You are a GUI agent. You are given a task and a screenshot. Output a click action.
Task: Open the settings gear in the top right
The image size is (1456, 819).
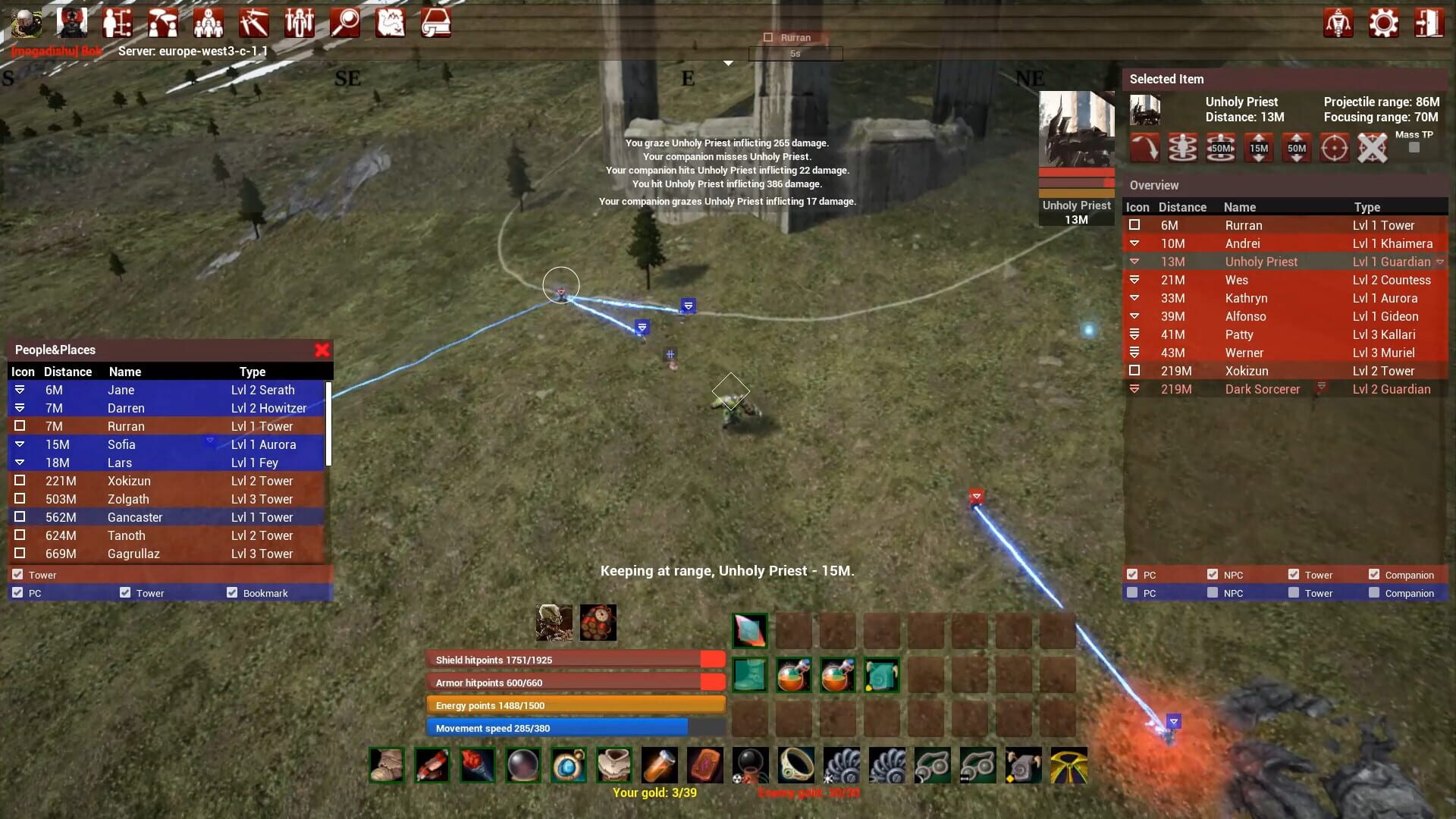1384,23
